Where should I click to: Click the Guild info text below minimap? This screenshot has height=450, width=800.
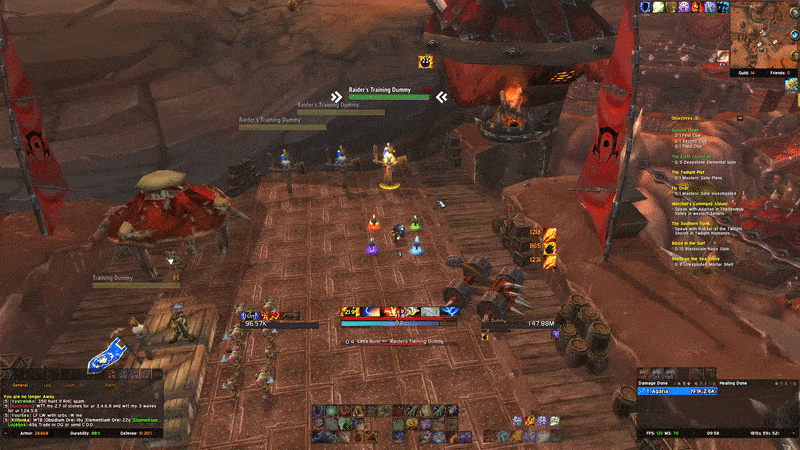point(746,72)
